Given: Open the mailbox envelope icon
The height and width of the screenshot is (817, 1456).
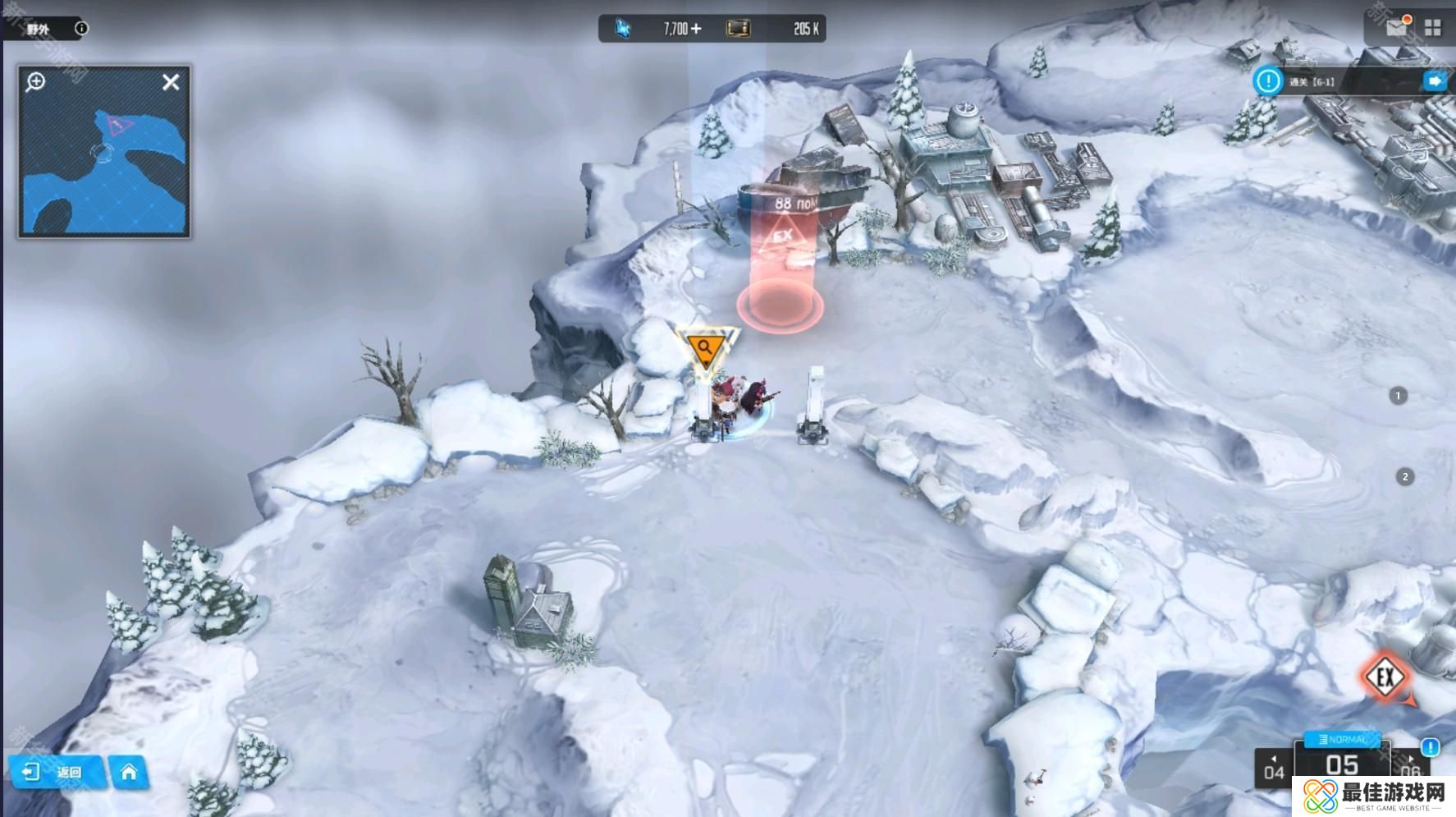Looking at the screenshot, I should coord(1397,27).
